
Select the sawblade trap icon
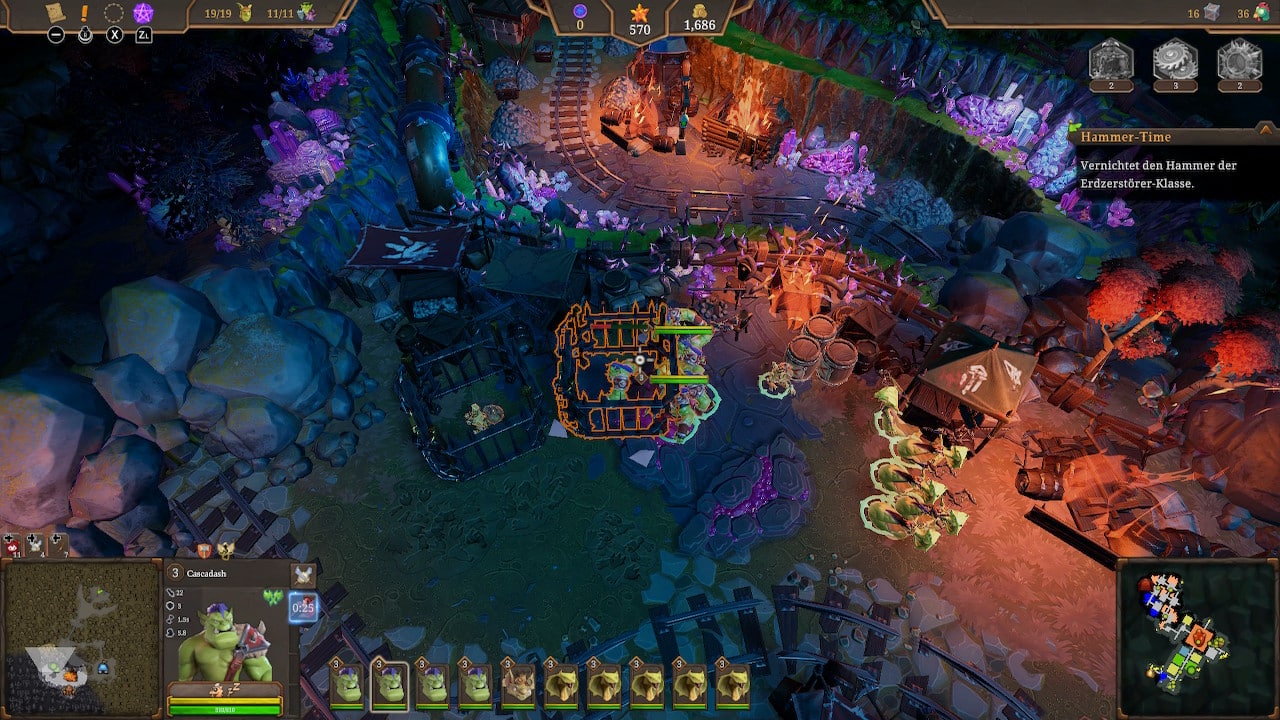click(x=1175, y=59)
